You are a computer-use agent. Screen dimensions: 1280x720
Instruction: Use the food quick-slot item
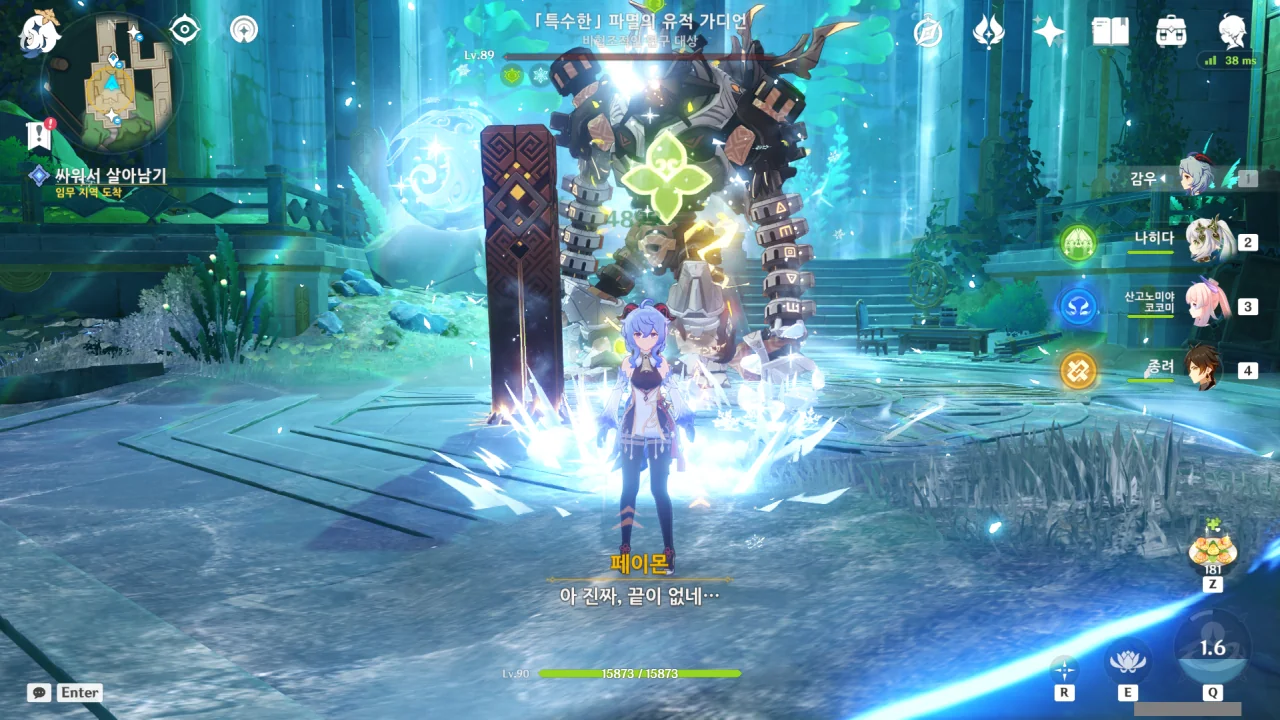[x=1210, y=550]
